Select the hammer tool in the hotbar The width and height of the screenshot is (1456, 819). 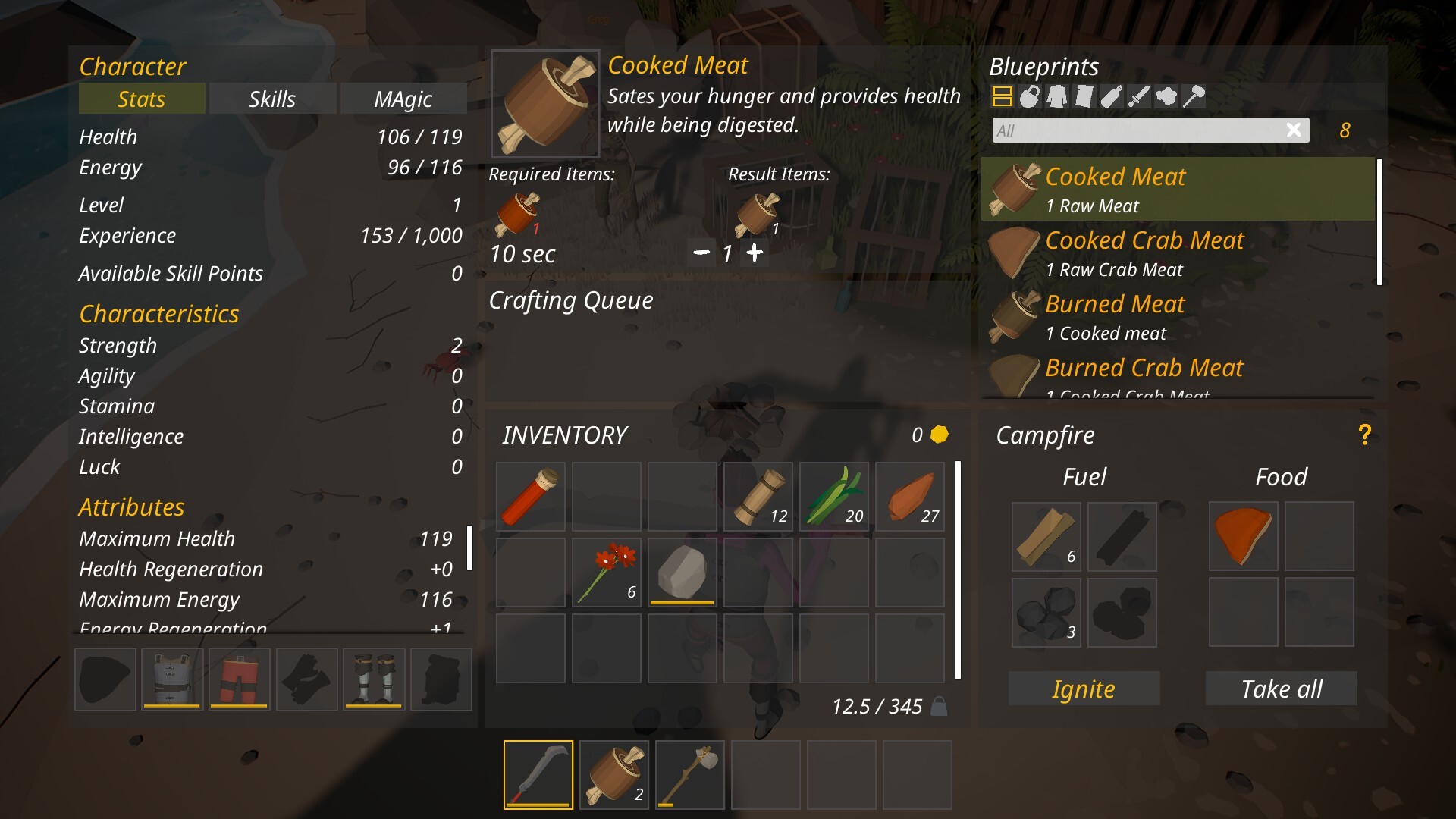[690, 774]
